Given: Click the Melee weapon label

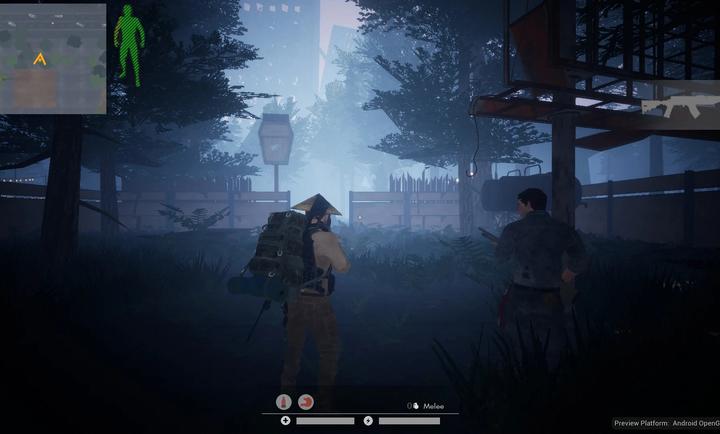Looking at the screenshot, I should (432, 406).
